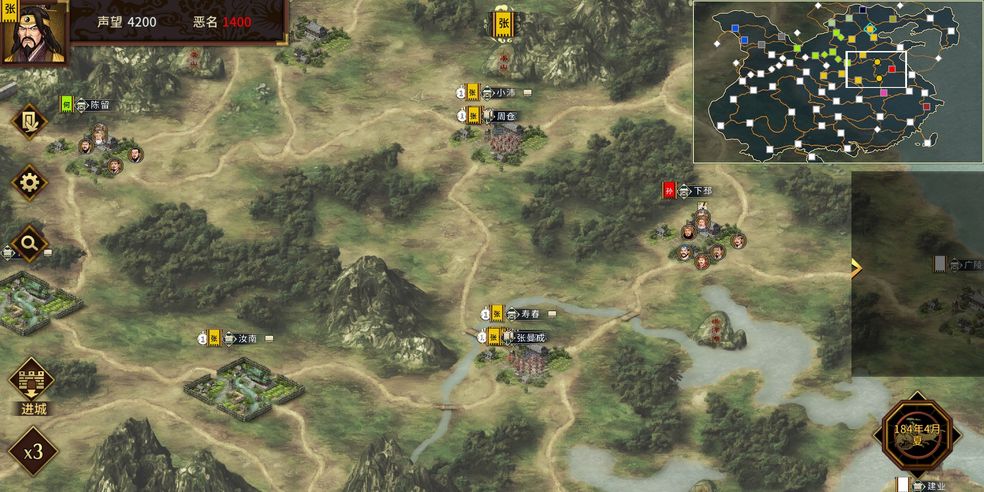Select the 广陵 city label

(970, 265)
